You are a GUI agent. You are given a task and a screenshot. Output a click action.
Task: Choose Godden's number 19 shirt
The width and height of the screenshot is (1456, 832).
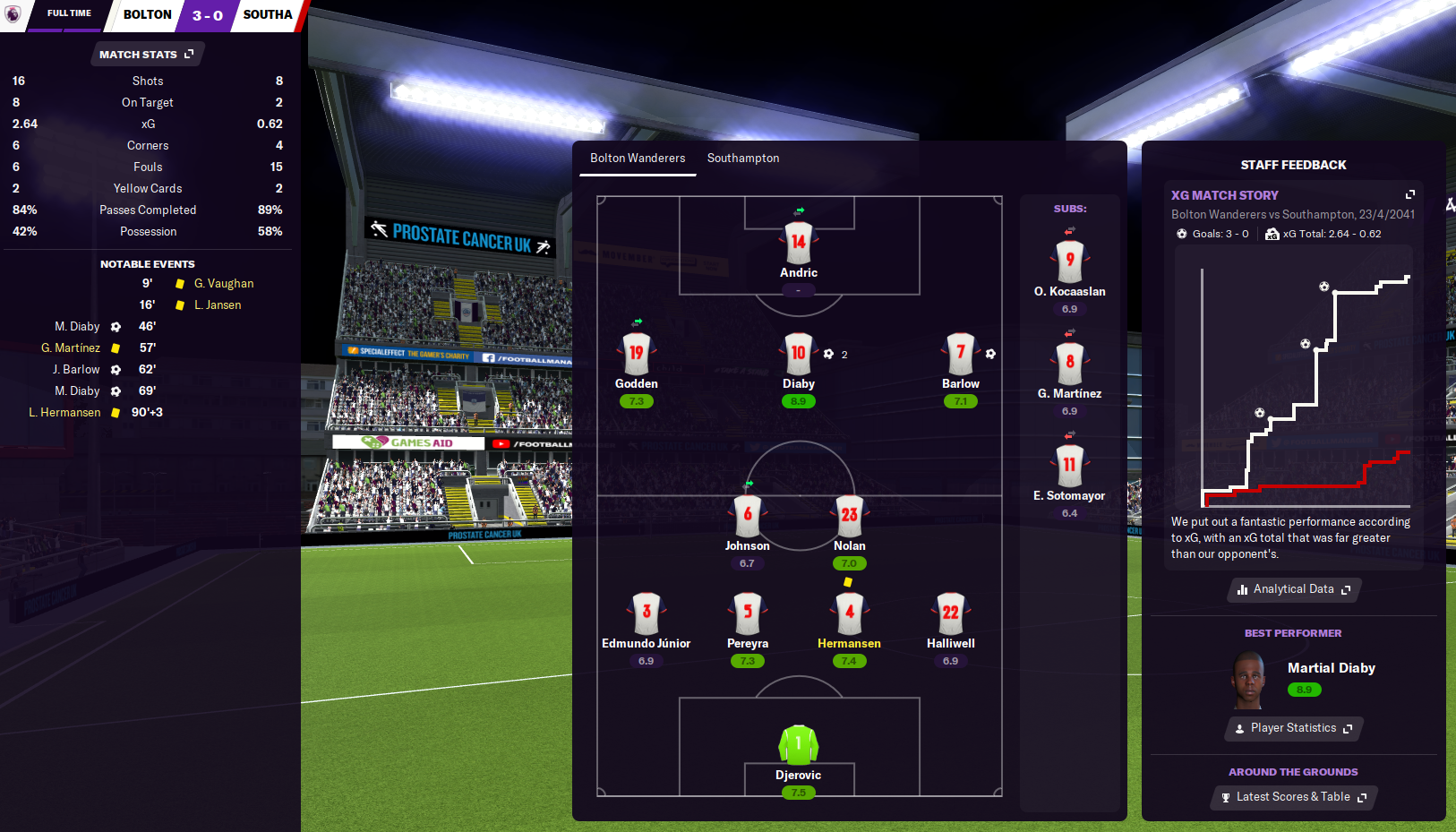[636, 353]
